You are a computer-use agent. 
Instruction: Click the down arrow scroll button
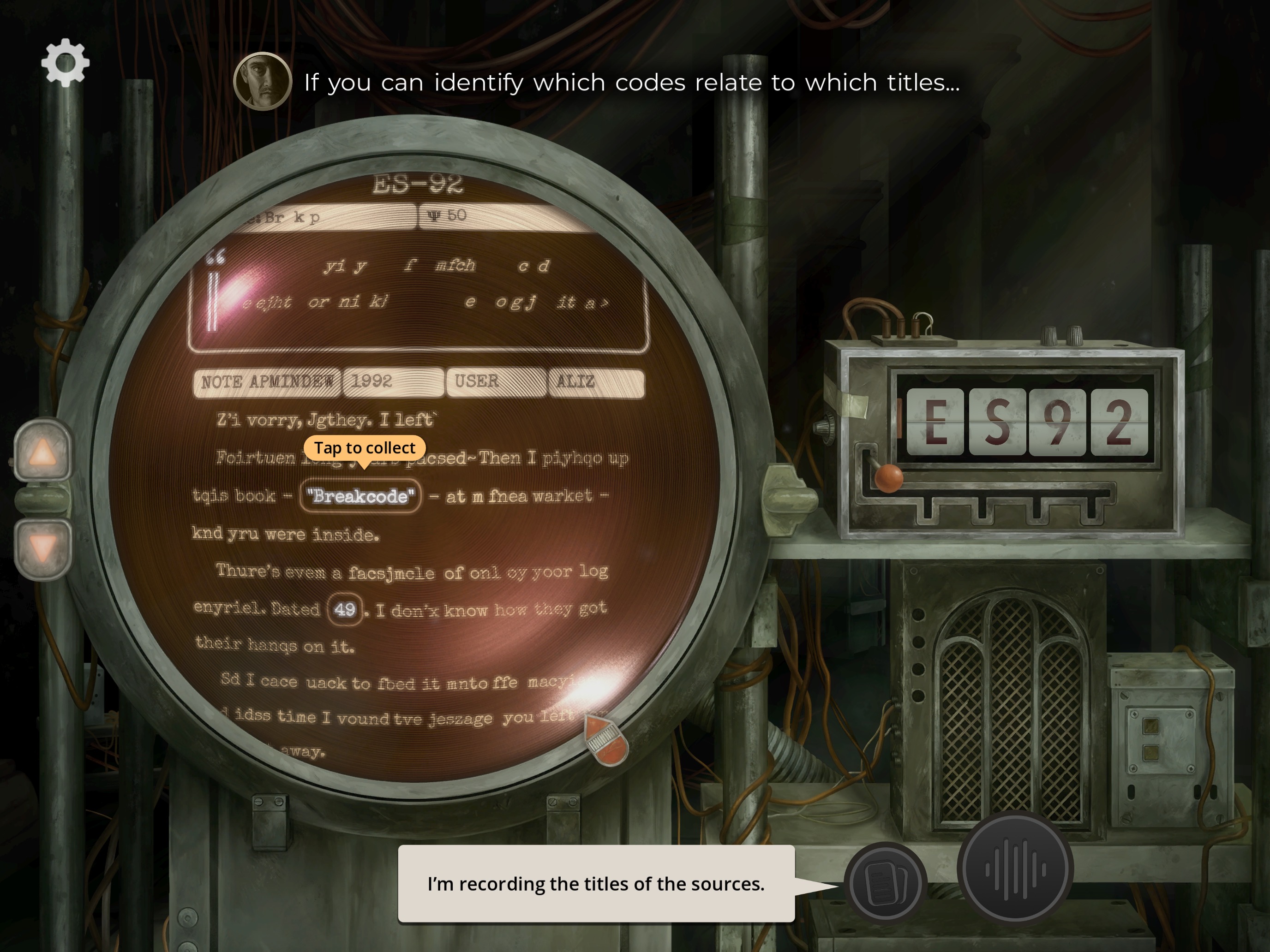coord(43,548)
